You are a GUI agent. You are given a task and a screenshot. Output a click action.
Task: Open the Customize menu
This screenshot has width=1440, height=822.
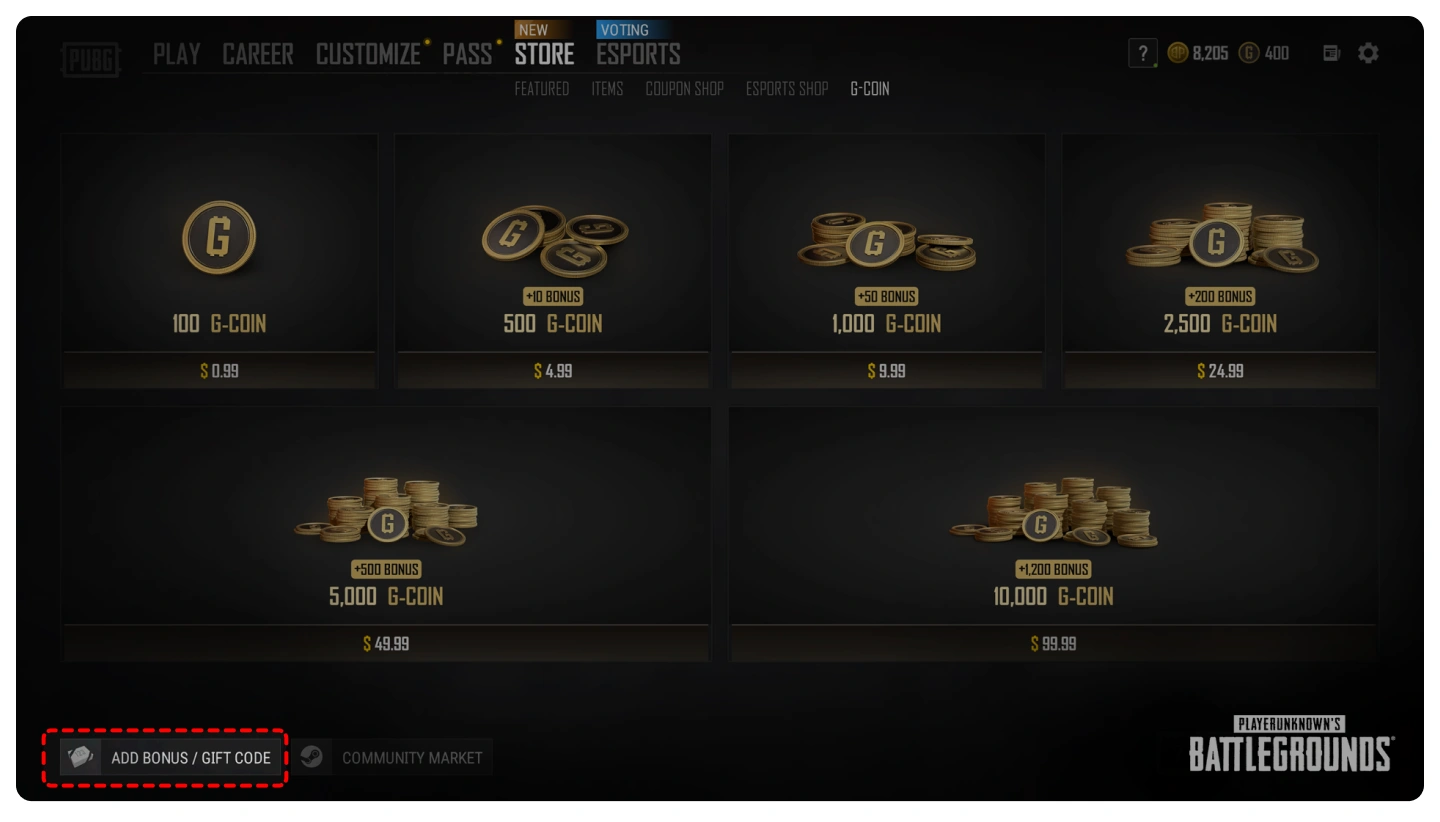[368, 54]
